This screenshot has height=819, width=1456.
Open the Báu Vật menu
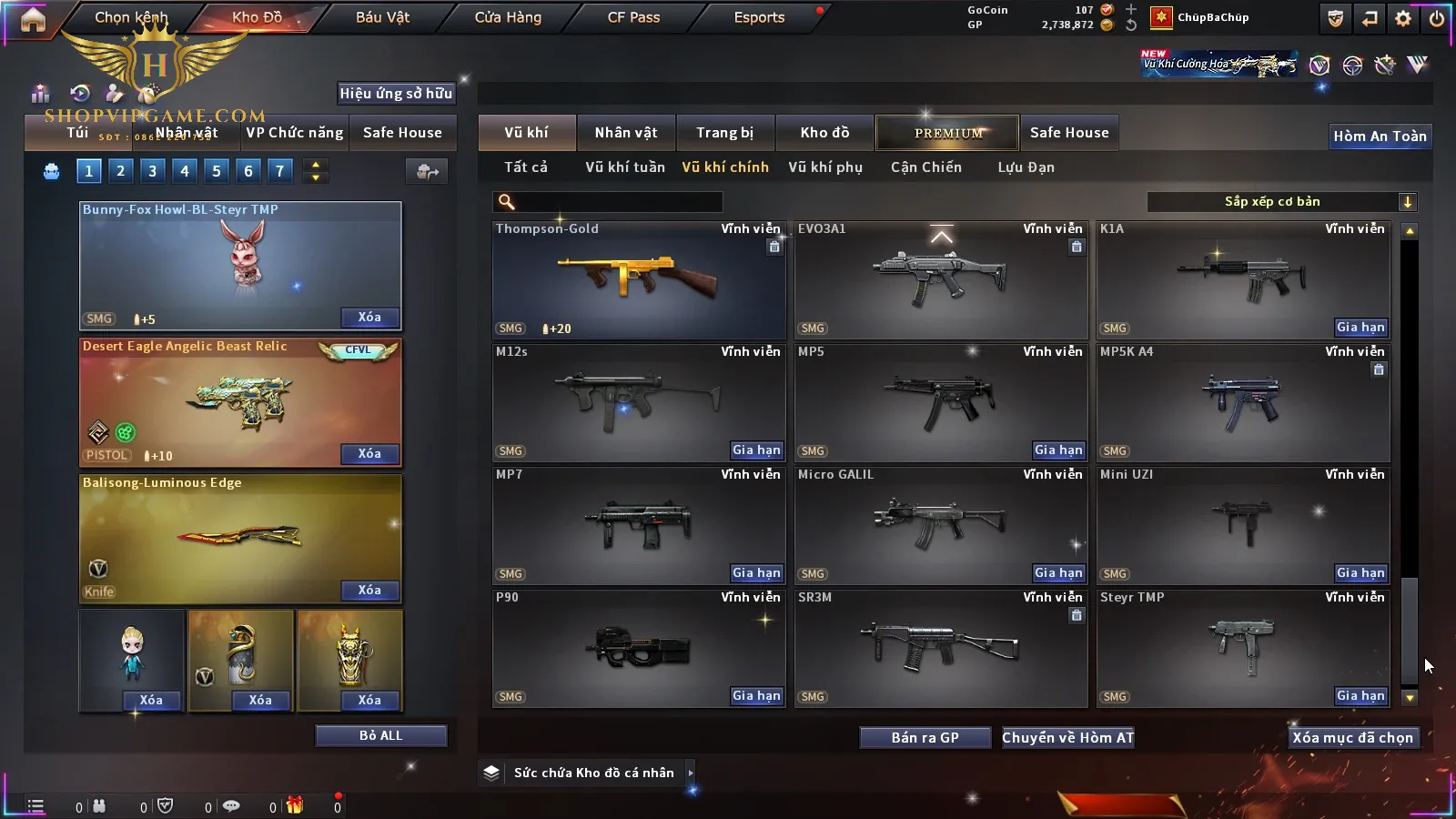point(382,17)
